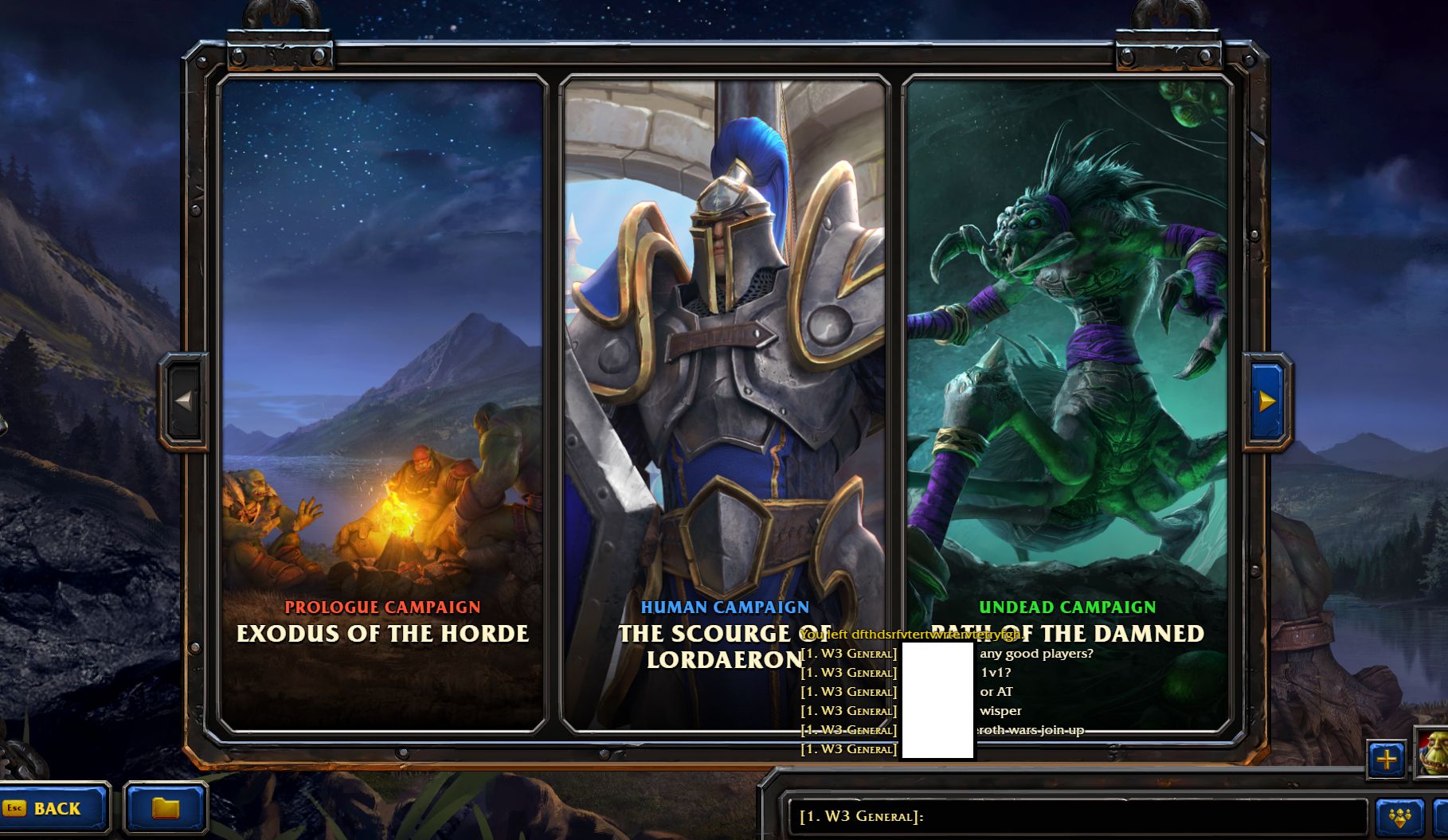Image resolution: width=1448 pixels, height=840 pixels.
Task: Click the yellow right arrow to browse campaigns
Action: click(1269, 402)
